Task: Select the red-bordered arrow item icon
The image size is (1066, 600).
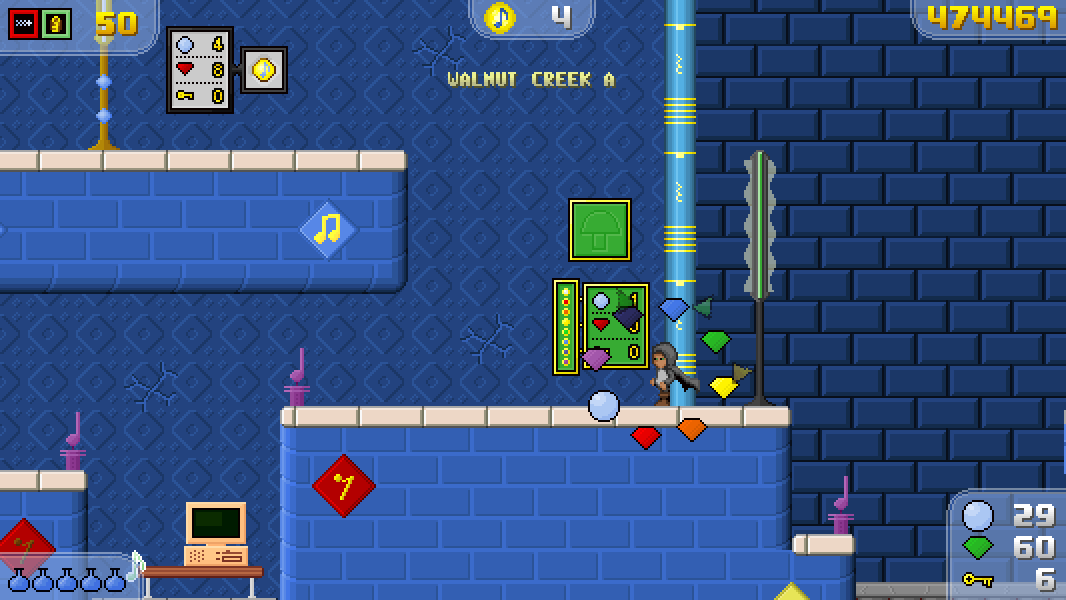Action: (23, 23)
